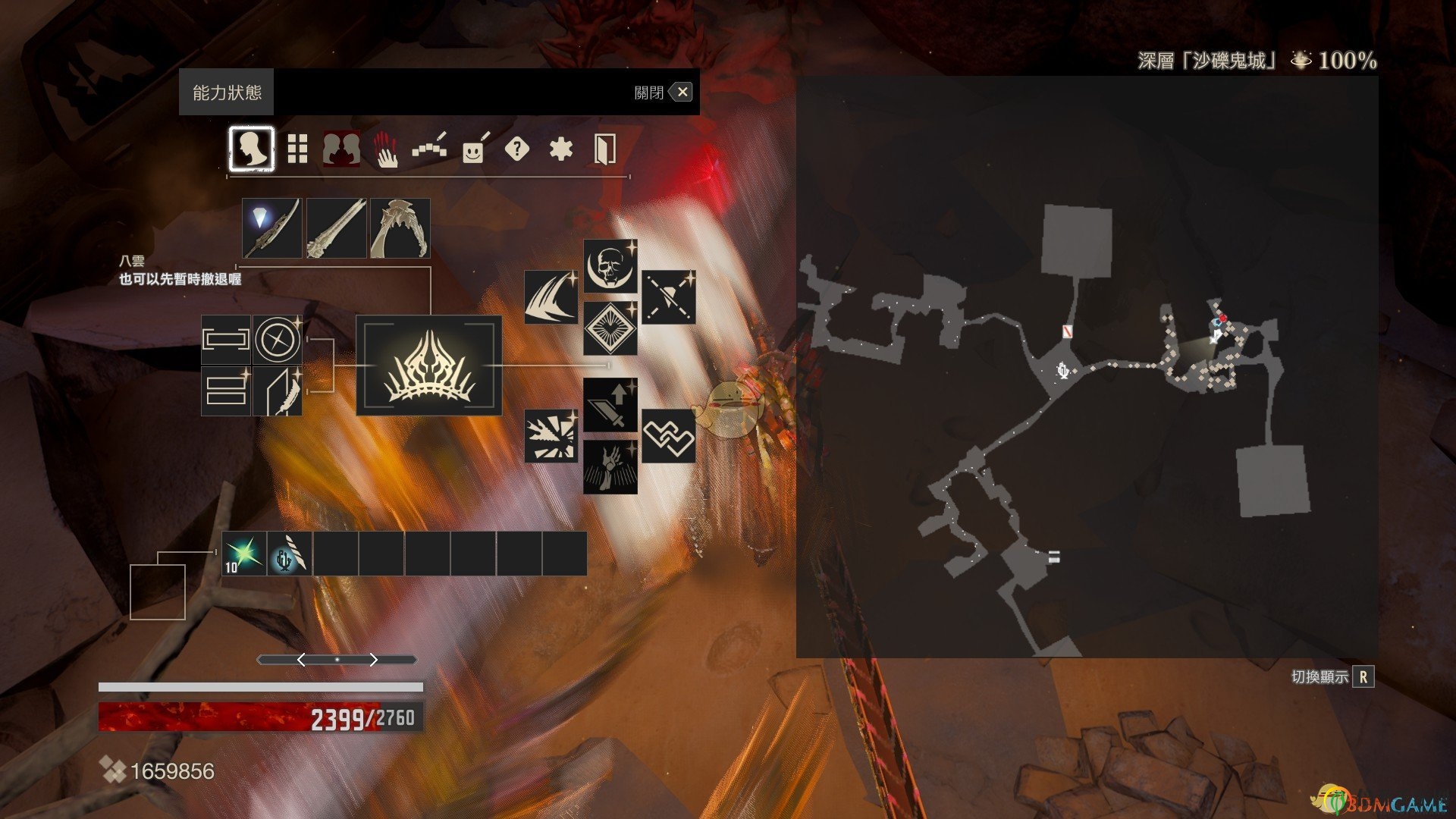
Task: Select the crosshair circle passive gift
Action: tap(278, 339)
